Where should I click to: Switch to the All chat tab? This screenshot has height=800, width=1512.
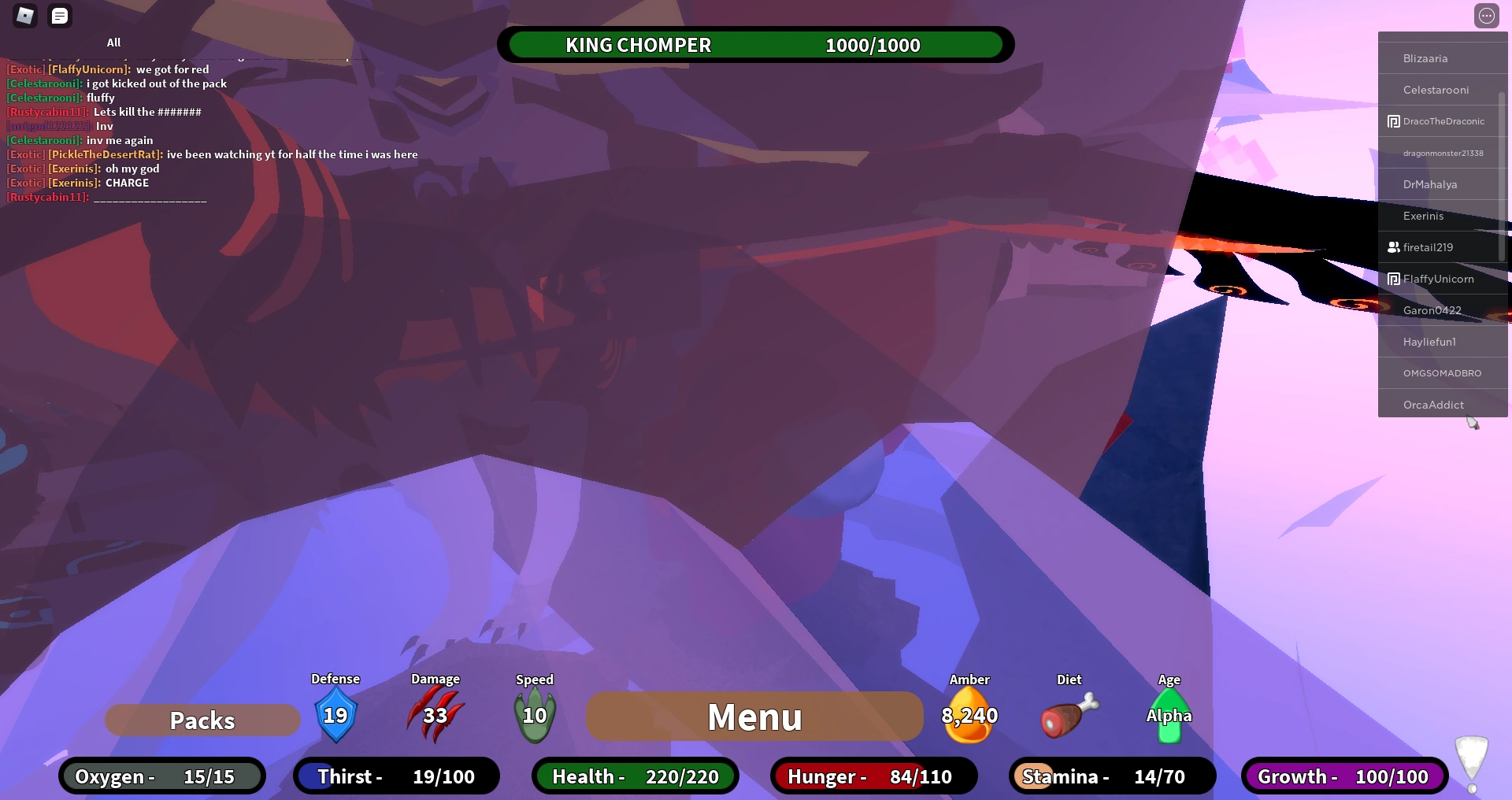tap(114, 43)
